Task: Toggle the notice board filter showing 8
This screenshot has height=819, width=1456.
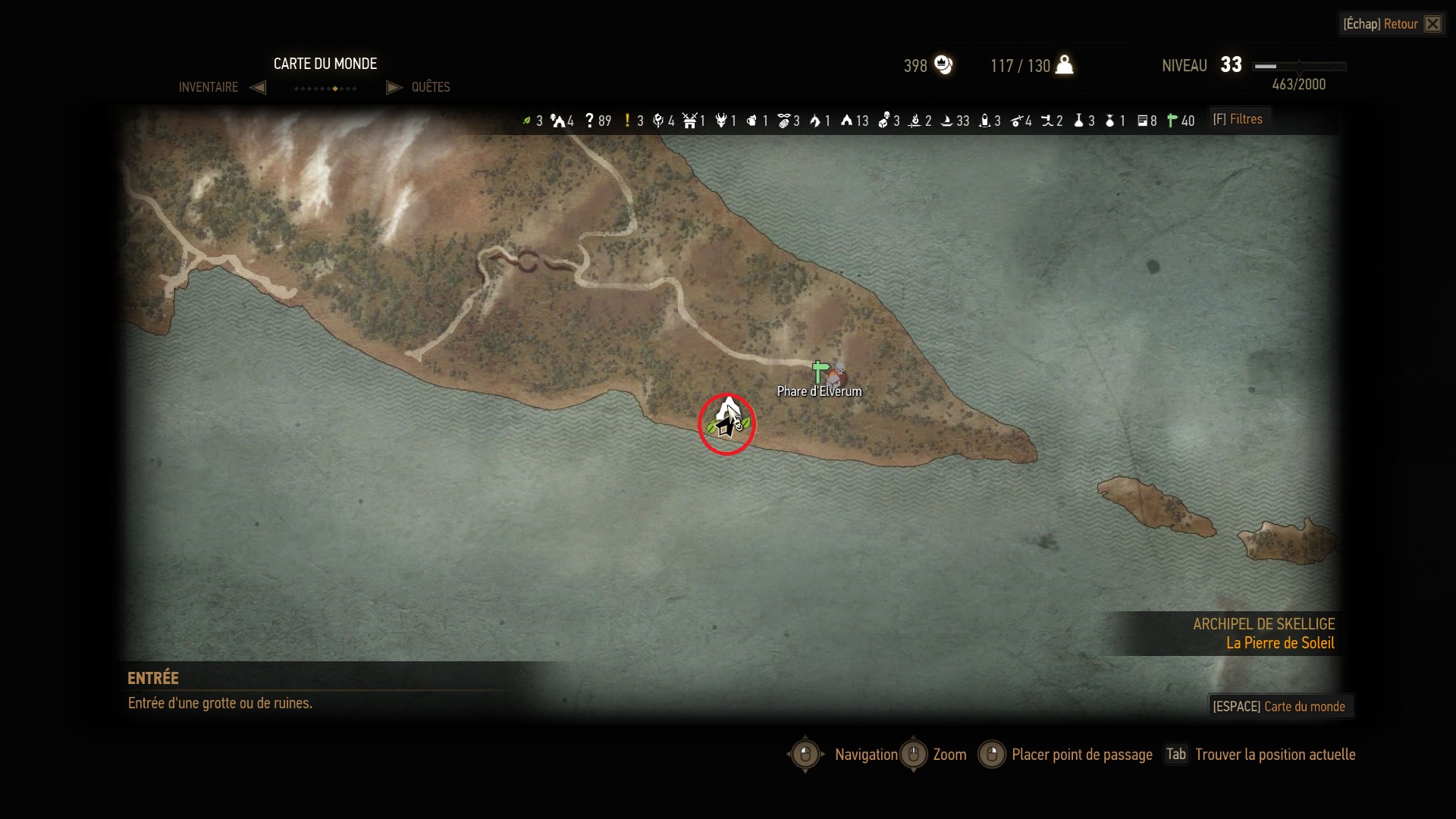Action: pyautogui.click(x=1142, y=121)
